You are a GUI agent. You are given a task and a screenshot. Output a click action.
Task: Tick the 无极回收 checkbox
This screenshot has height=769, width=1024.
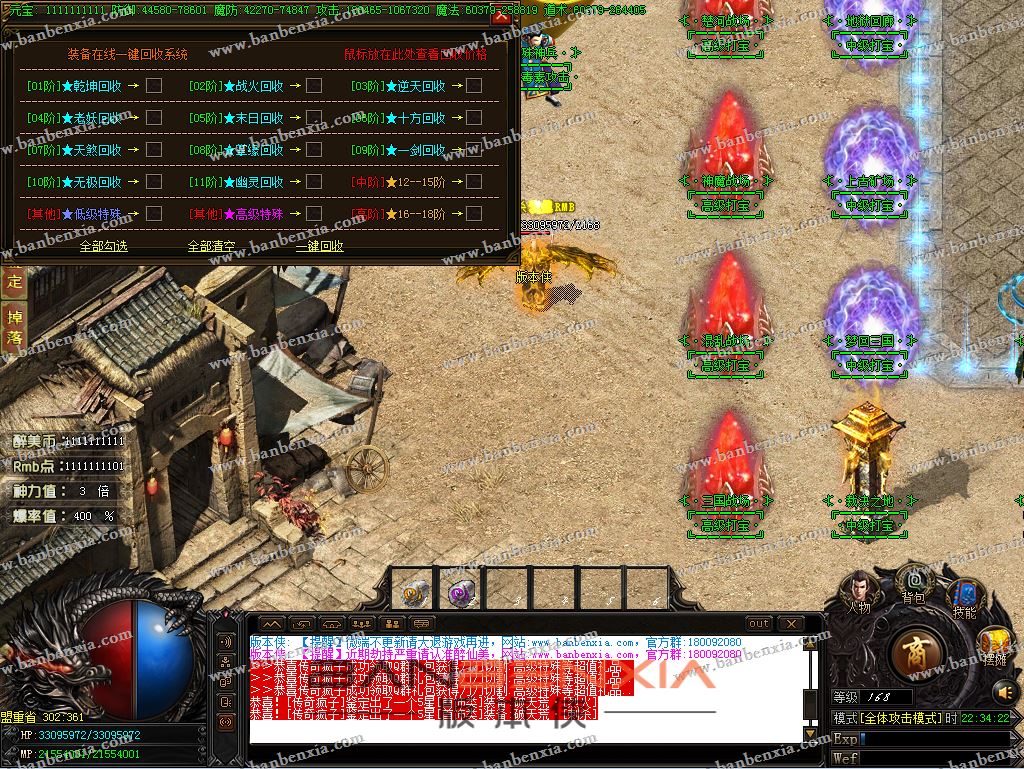click(154, 182)
